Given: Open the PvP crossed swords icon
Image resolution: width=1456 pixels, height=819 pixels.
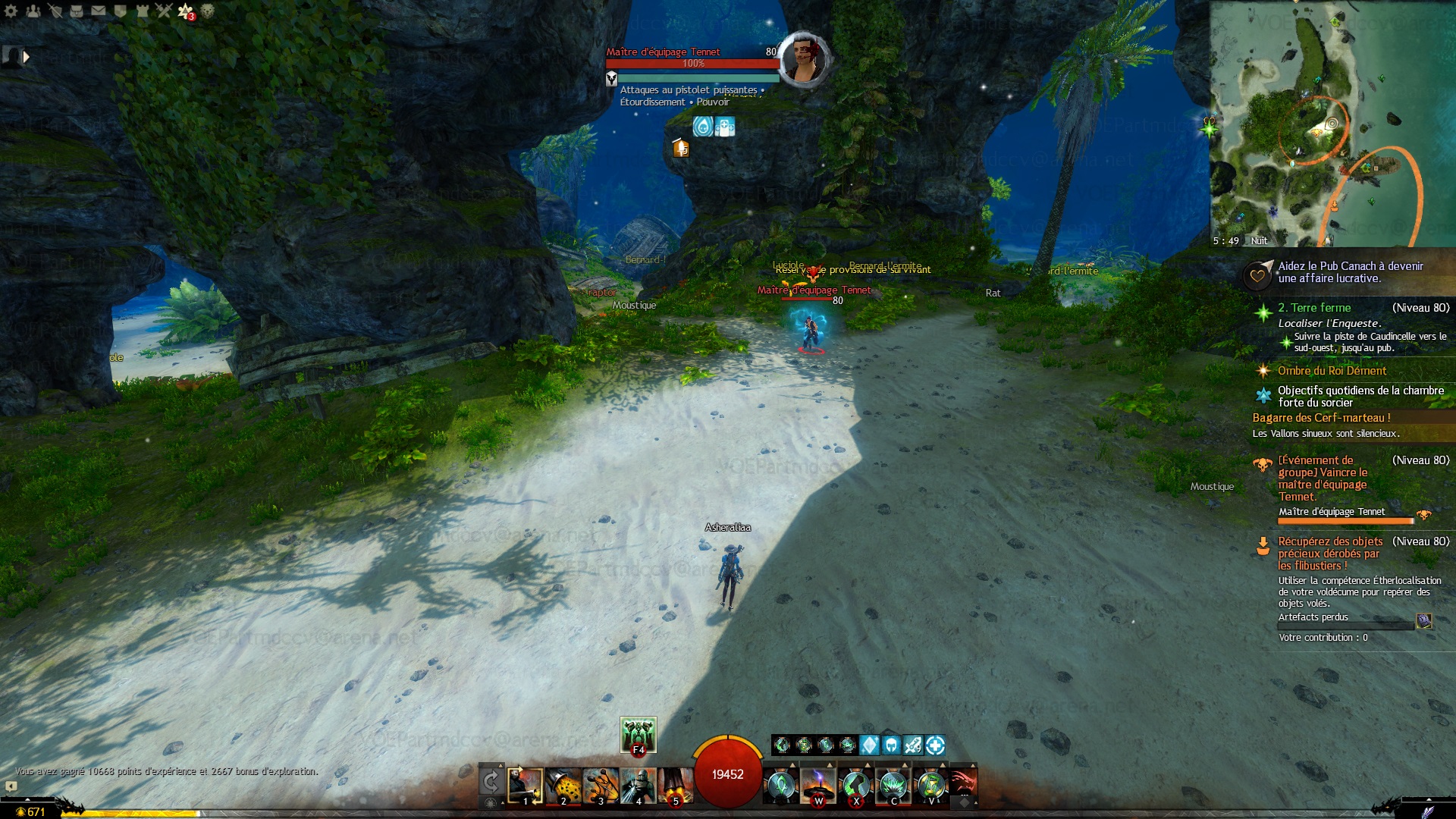Looking at the screenshot, I should click(165, 11).
